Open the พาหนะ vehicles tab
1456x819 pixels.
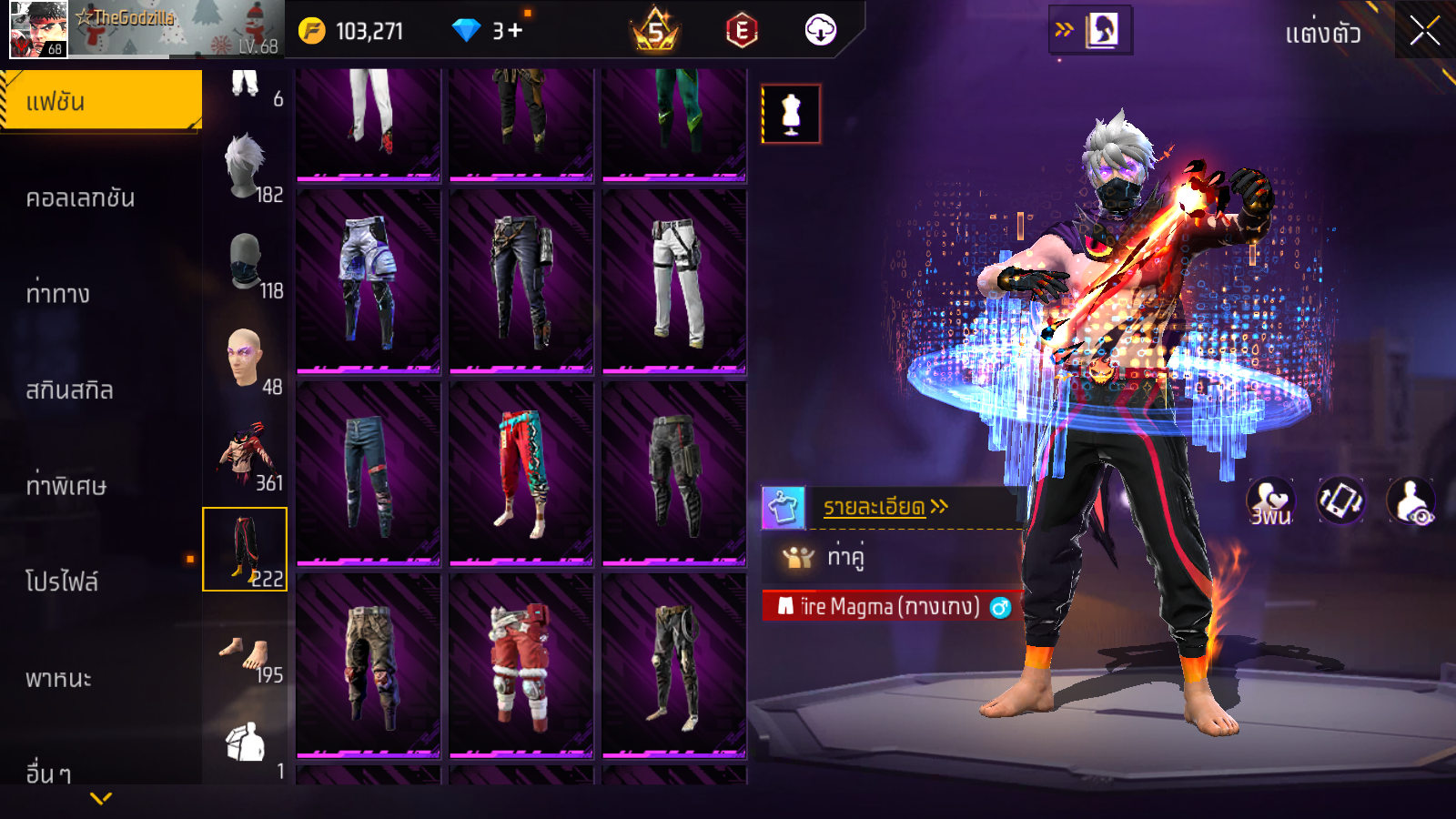click(x=59, y=678)
